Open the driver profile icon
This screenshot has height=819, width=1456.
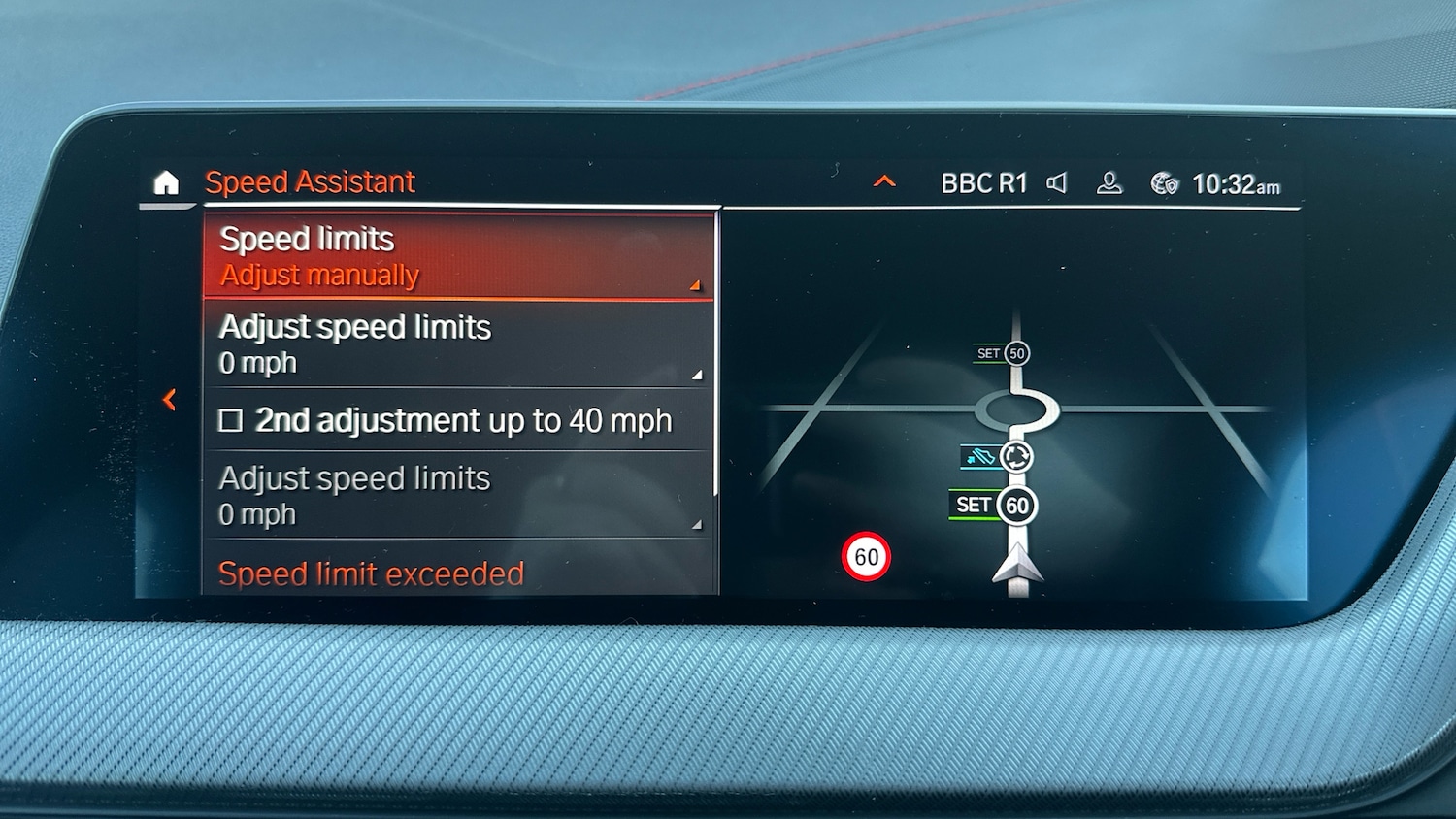pos(1109,182)
